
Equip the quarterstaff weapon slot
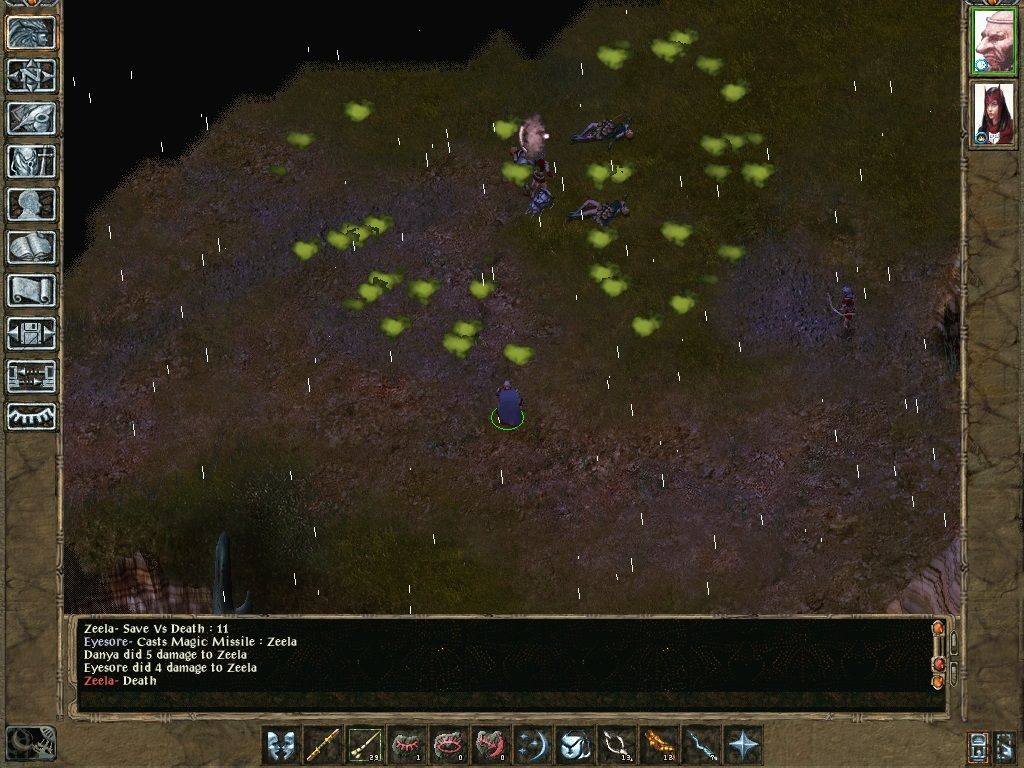(323, 745)
